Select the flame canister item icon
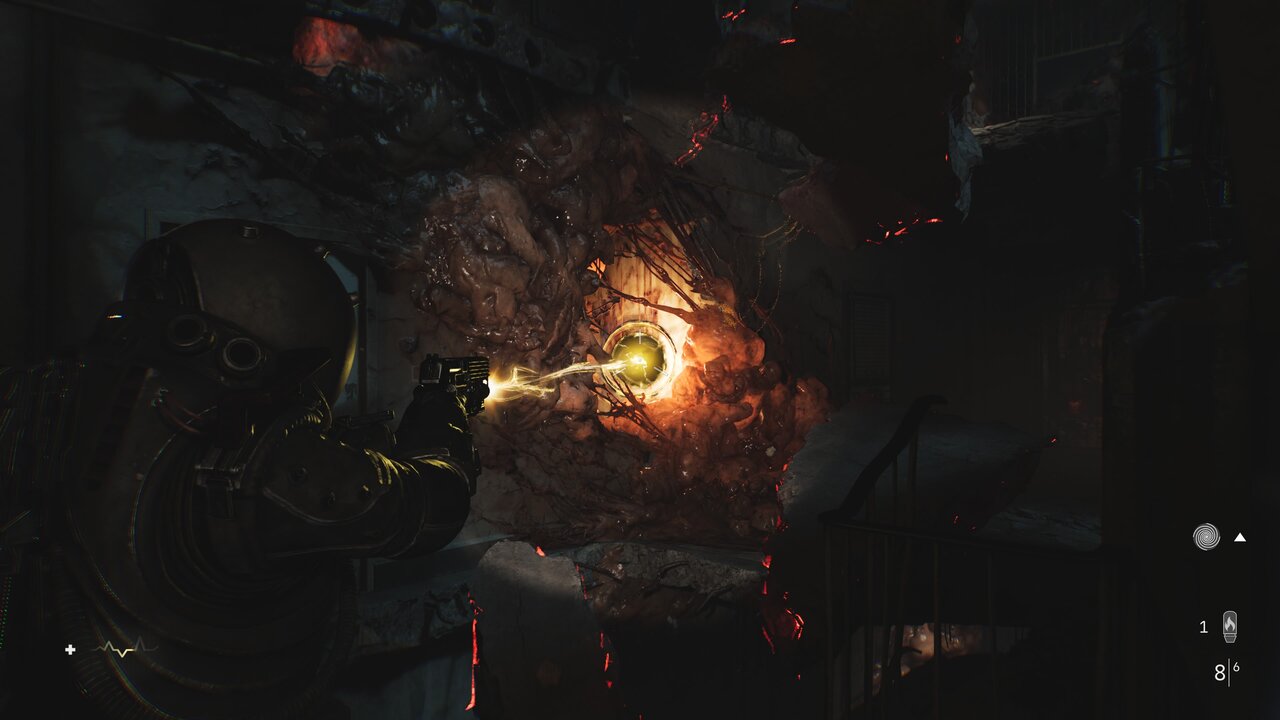1280x720 pixels. pyautogui.click(x=1230, y=627)
